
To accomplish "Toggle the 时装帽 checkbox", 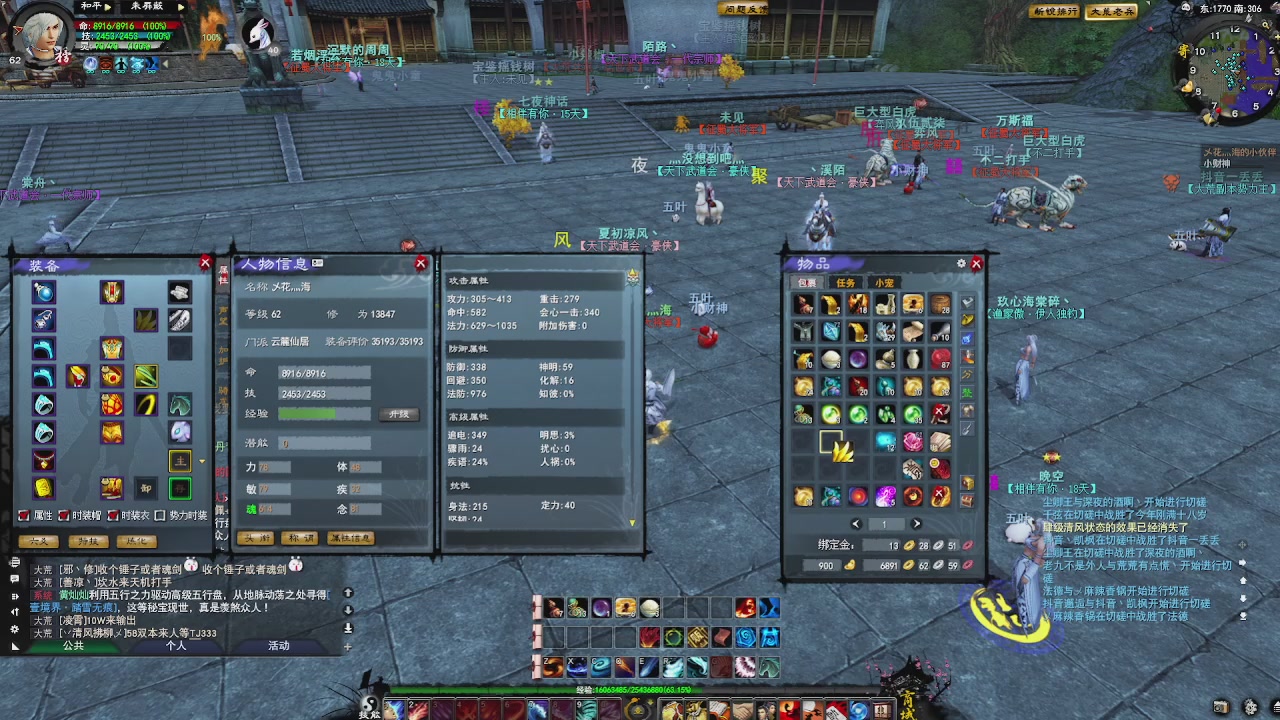I will pos(65,516).
